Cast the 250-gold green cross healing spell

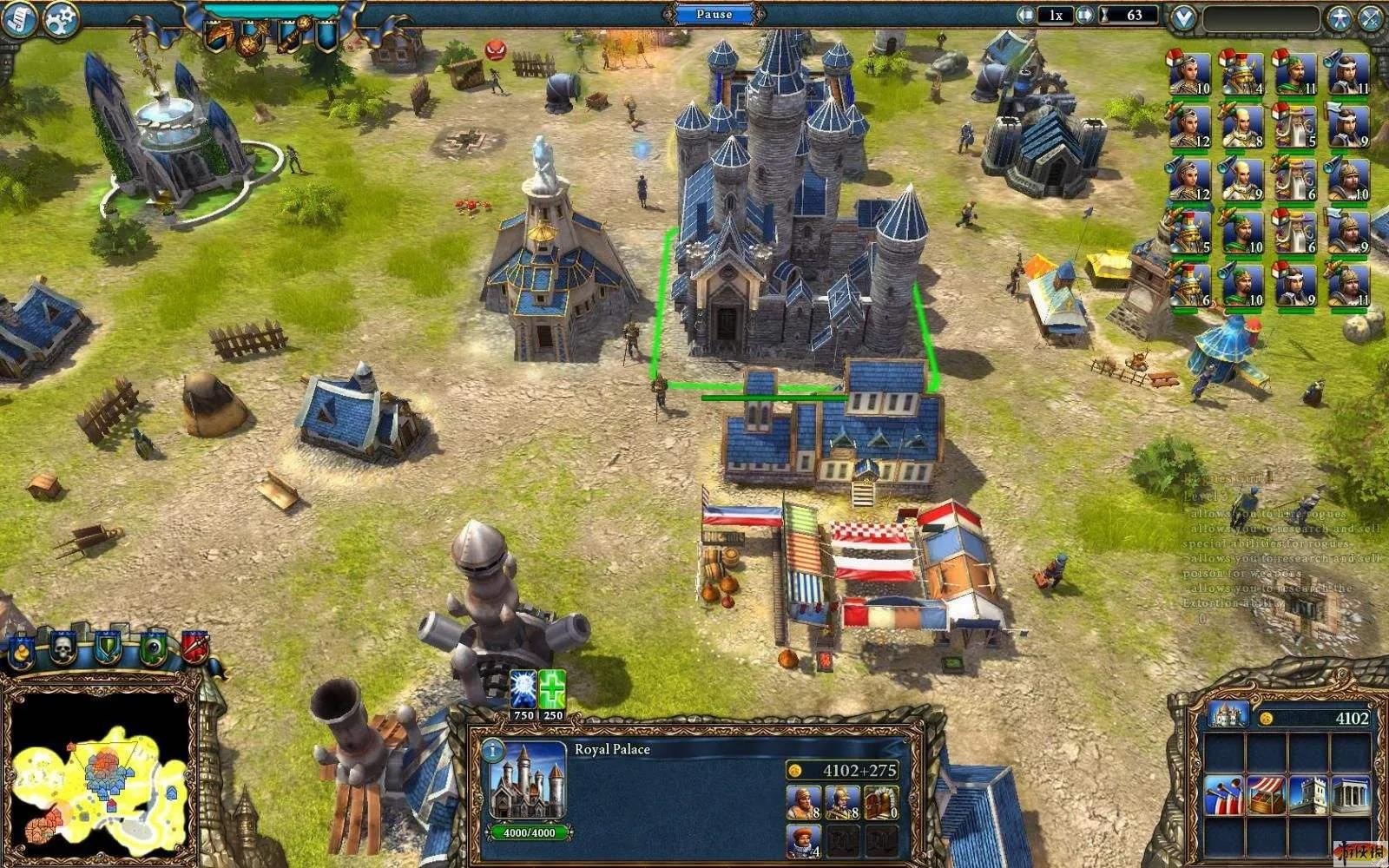552,690
